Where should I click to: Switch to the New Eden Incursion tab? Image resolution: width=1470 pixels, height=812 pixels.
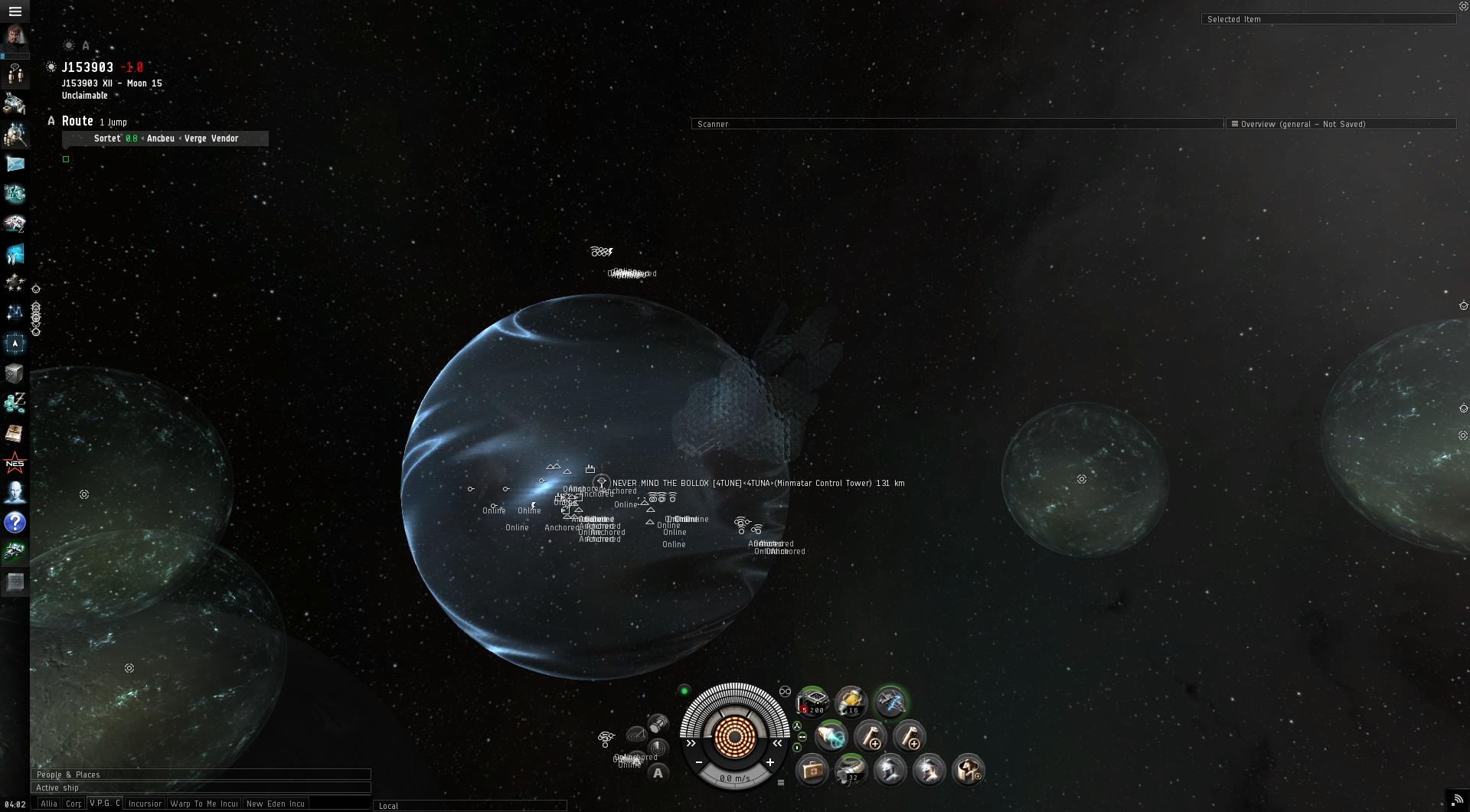[x=276, y=804]
